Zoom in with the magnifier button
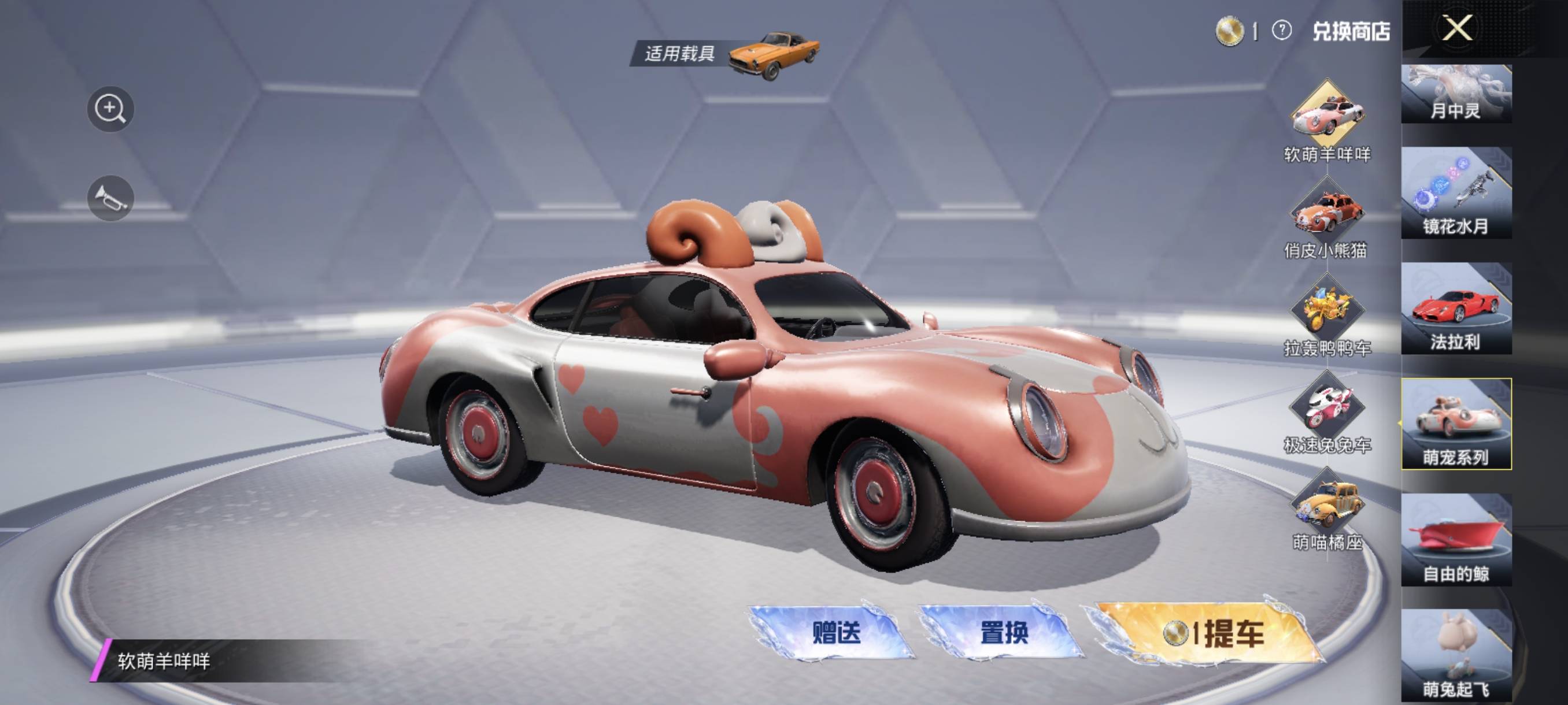 110,109
